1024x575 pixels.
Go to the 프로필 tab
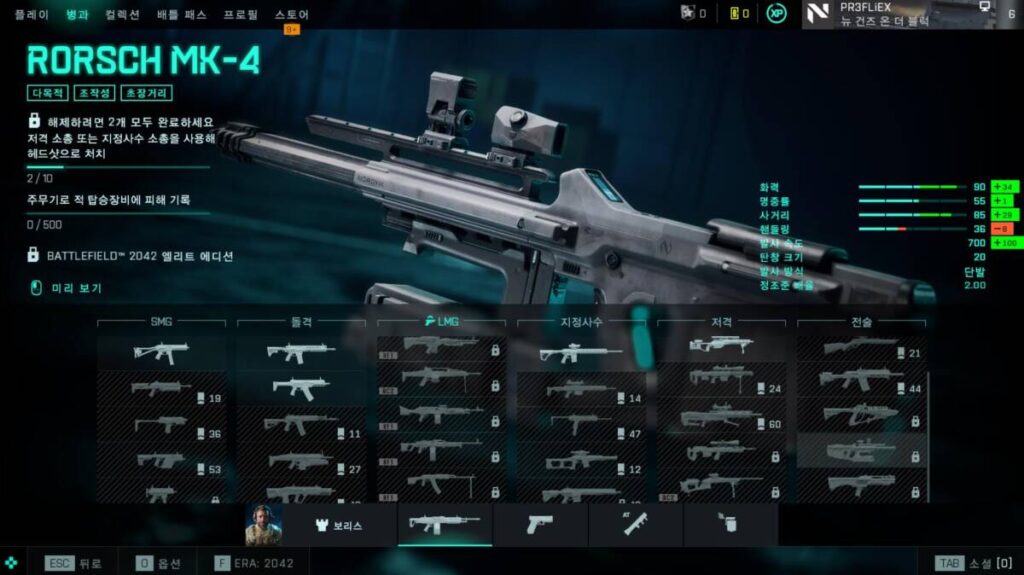(240, 15)
